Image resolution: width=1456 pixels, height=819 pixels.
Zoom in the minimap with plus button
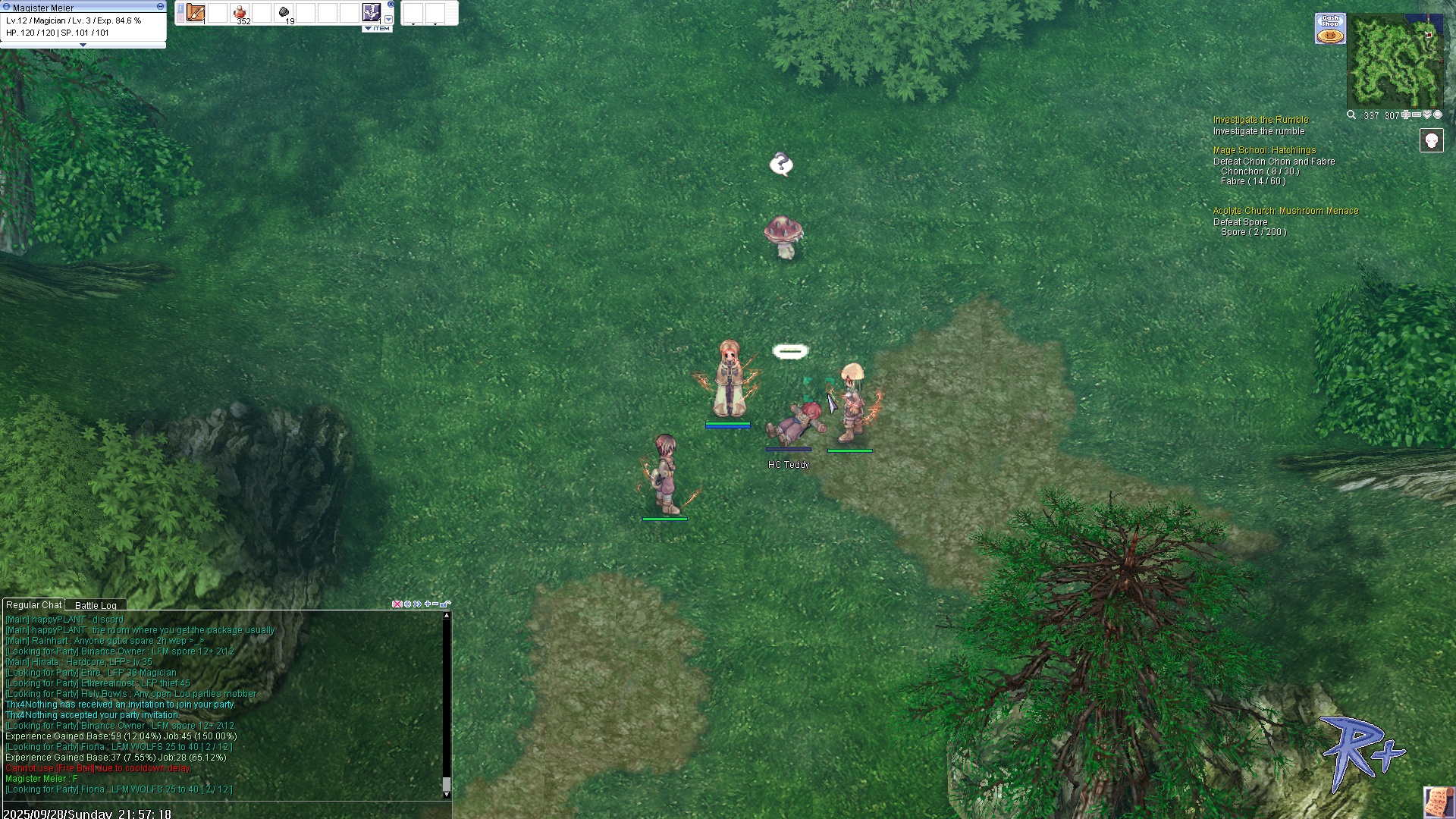pyautogui.click(x=1406, y=115)
